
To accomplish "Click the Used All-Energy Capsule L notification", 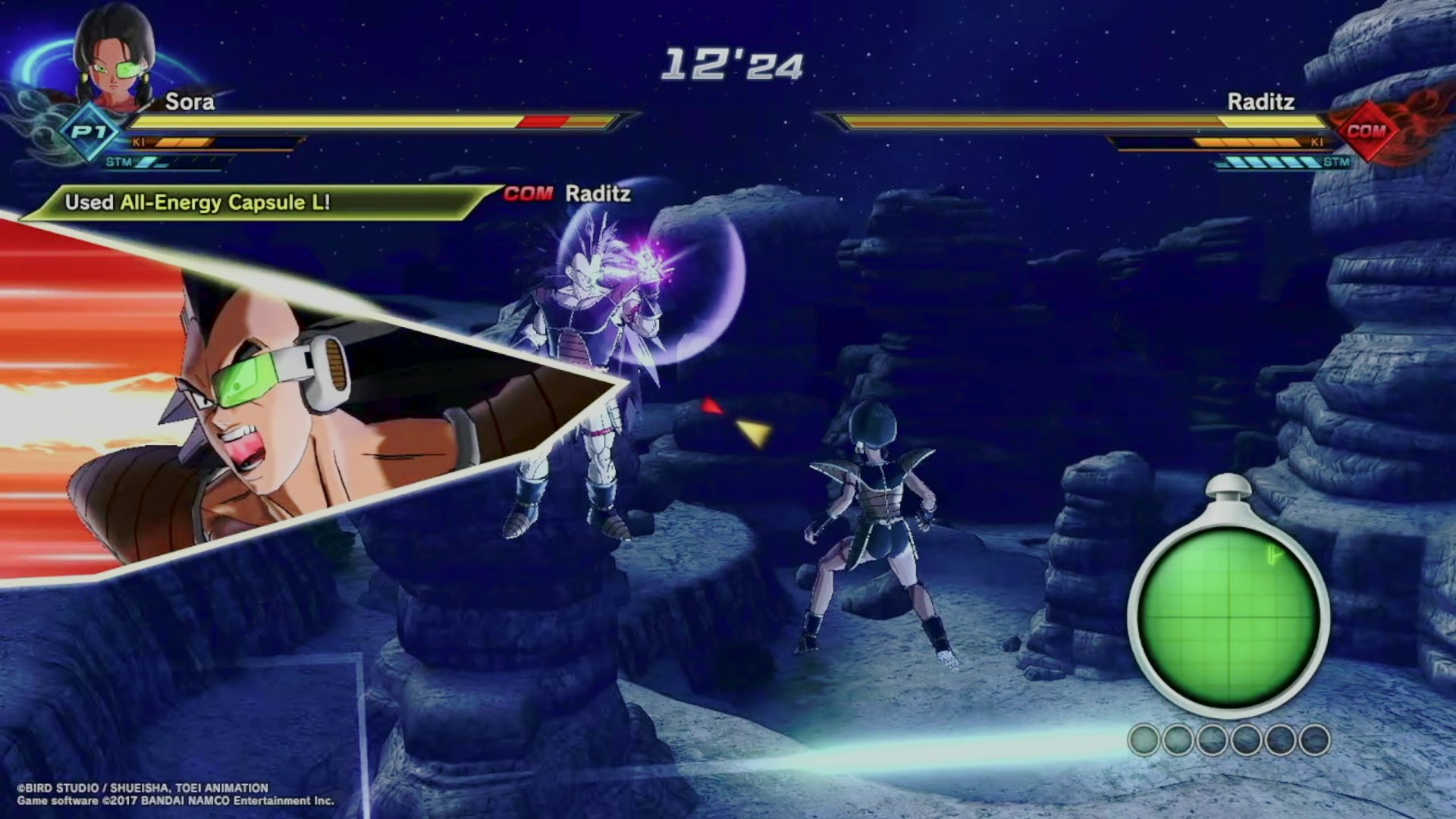I will [x=197, y=202].
